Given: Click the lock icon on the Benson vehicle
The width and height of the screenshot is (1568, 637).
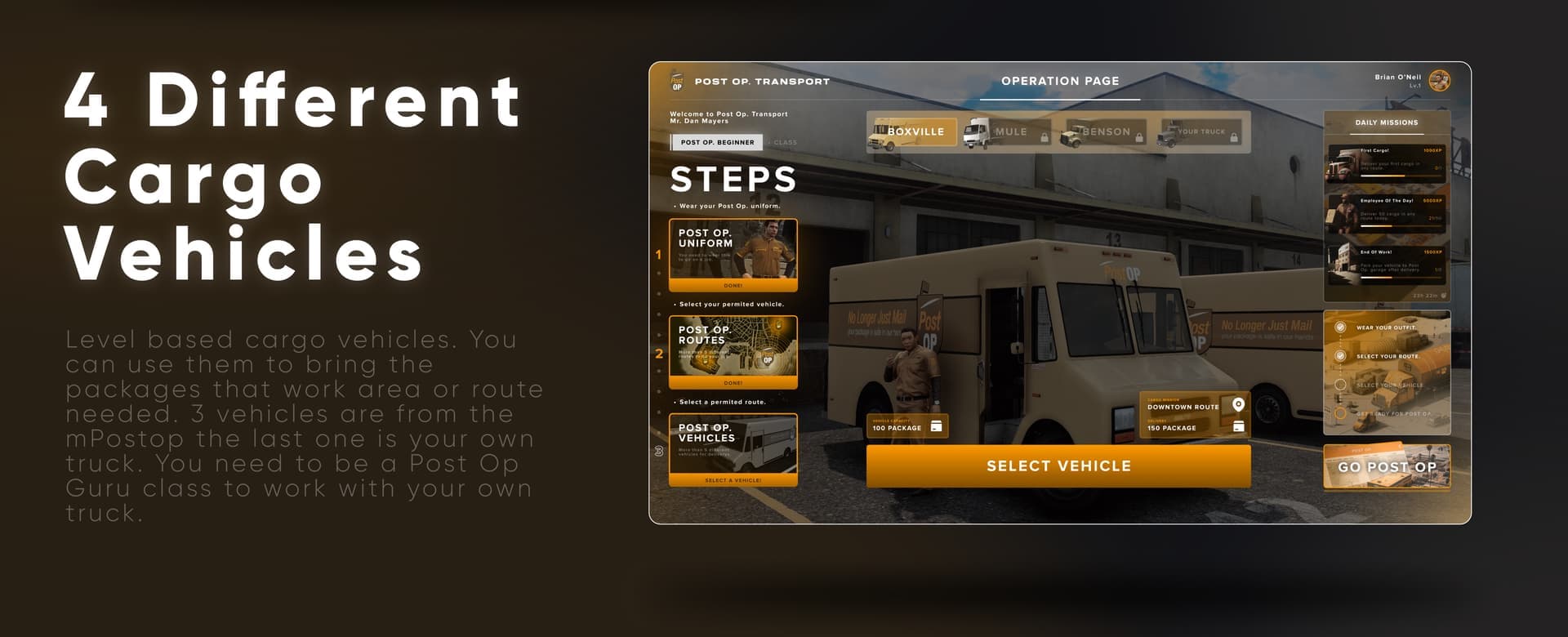Looking at the screenshot, I should pyautogui.click(x=1139, y=136).
